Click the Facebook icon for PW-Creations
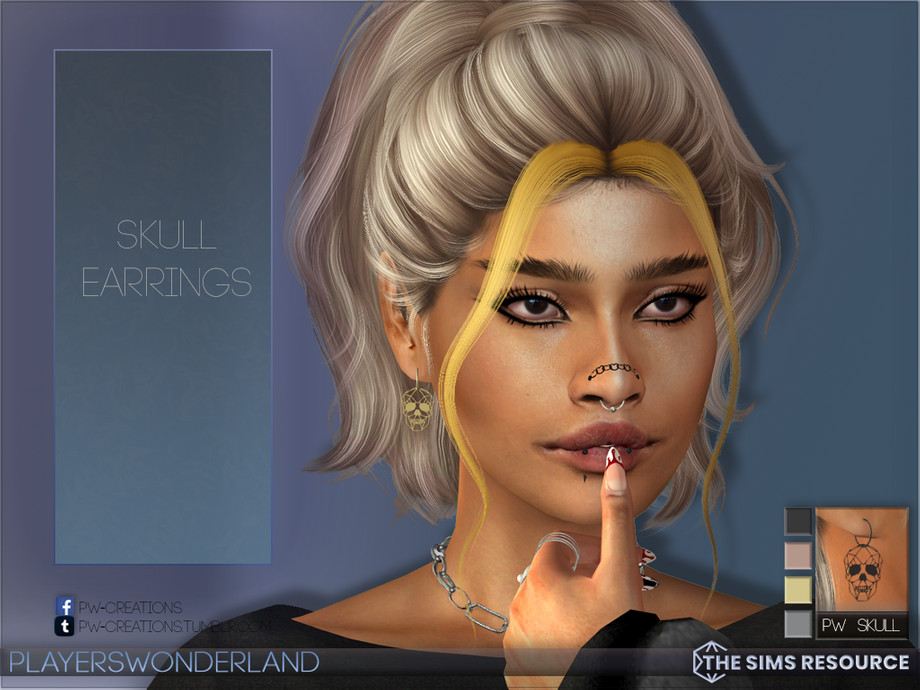Screen dimensions: 920x690 65,606
